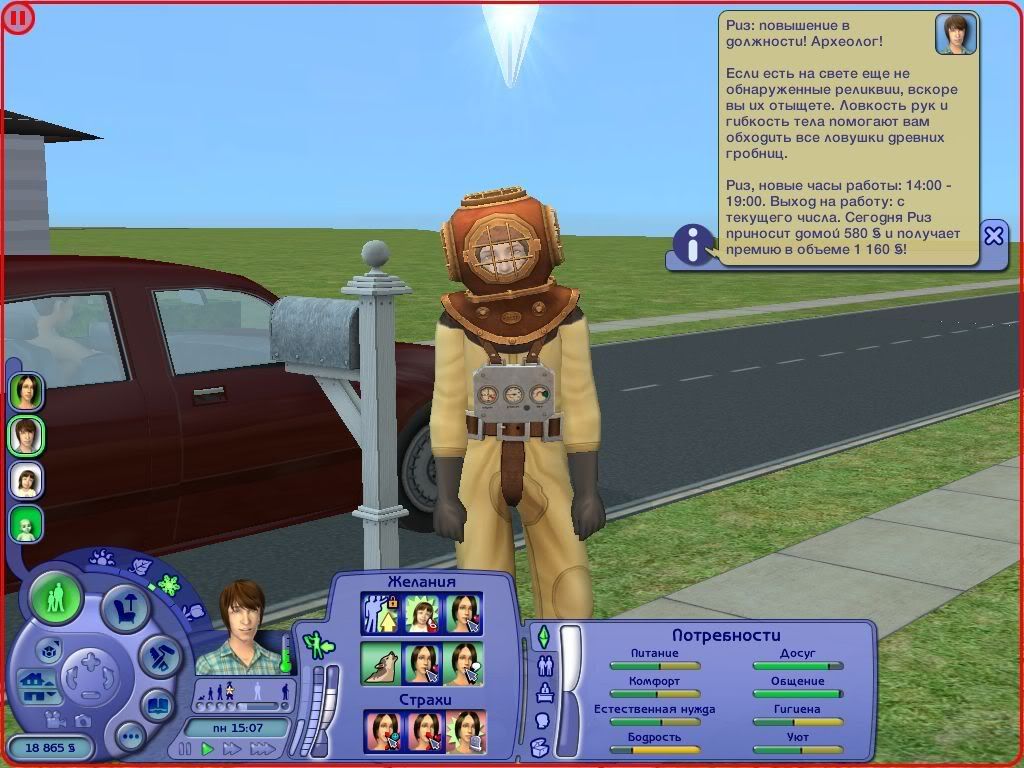Select the howling wolf want slot
The width and height of the screenshot is (1024, 768).
tap(380, 663)
